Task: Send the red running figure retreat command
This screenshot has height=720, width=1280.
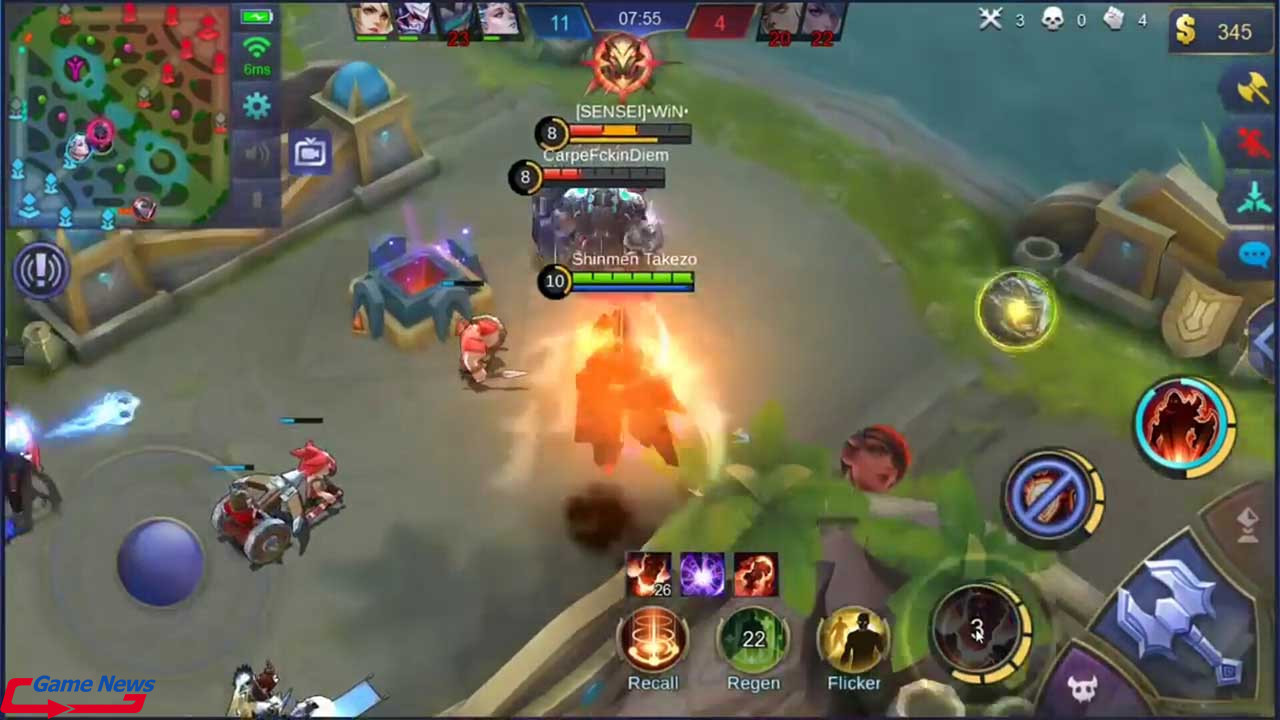Action: click(1251, 144)
